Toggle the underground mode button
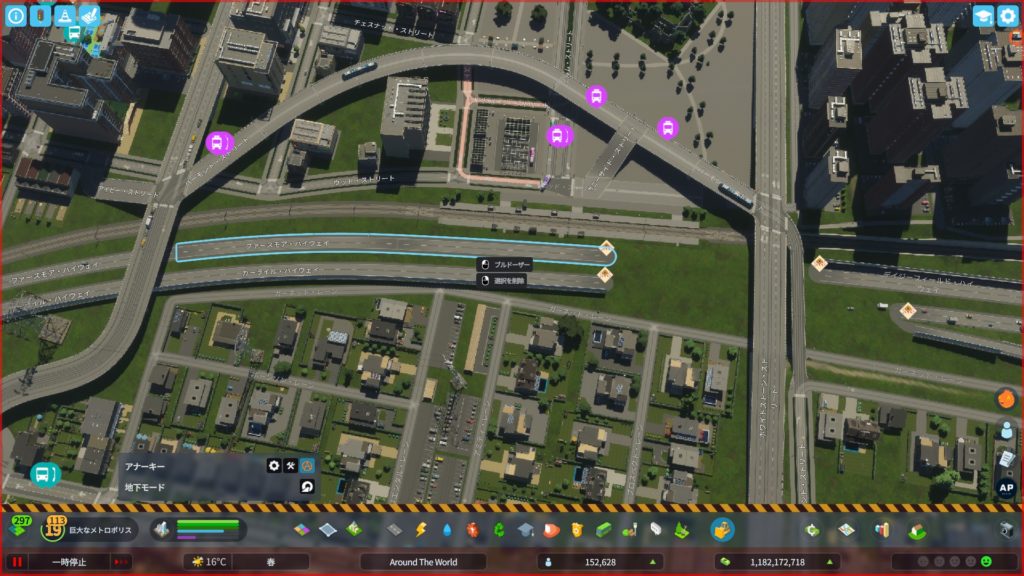This screenshot has height=576, width=1024. 307,487
